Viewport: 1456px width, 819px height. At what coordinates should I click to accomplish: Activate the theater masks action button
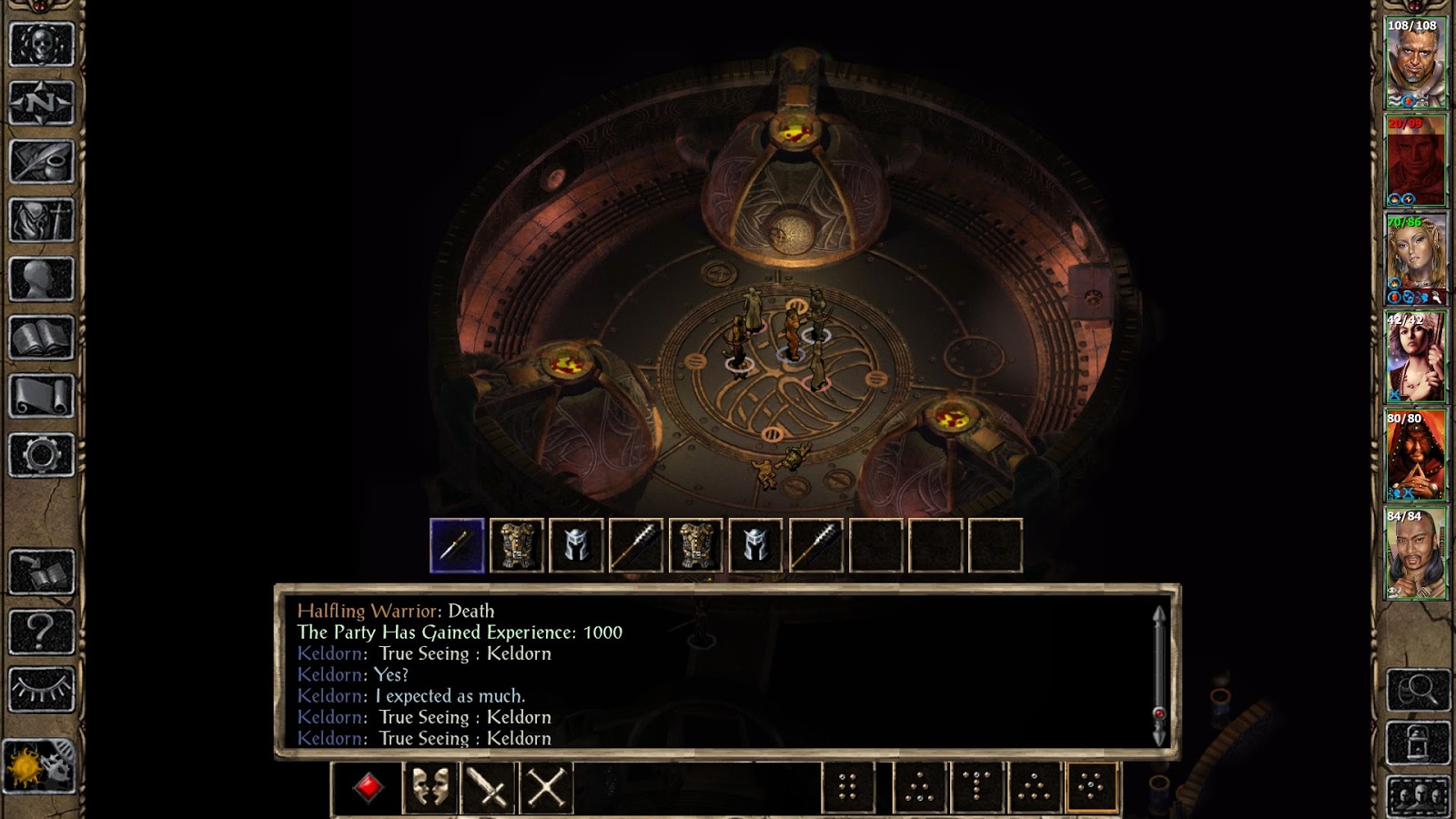point(430,787)
